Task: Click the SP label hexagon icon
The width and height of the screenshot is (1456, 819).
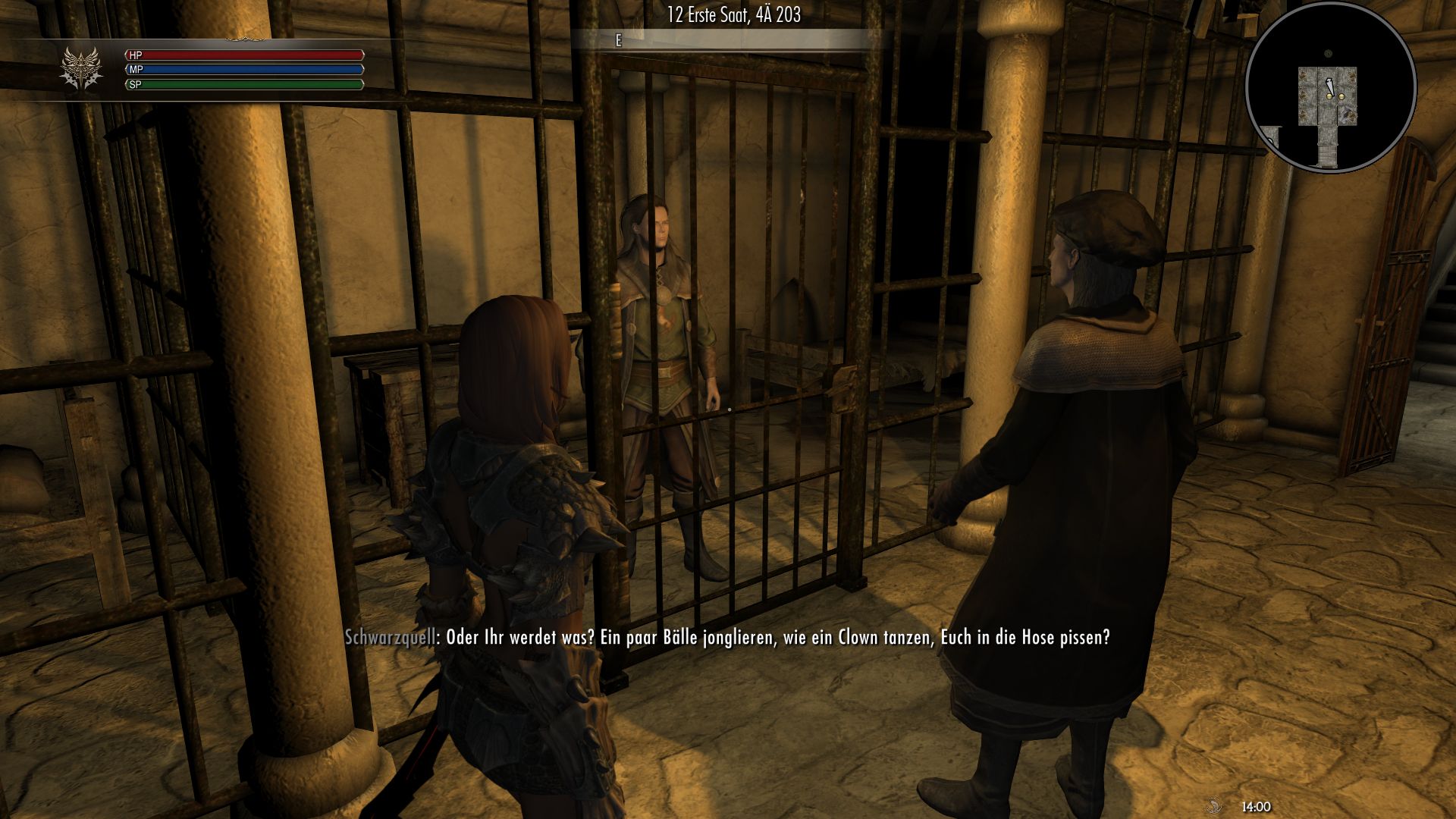Action: click(x=135, y=85)
